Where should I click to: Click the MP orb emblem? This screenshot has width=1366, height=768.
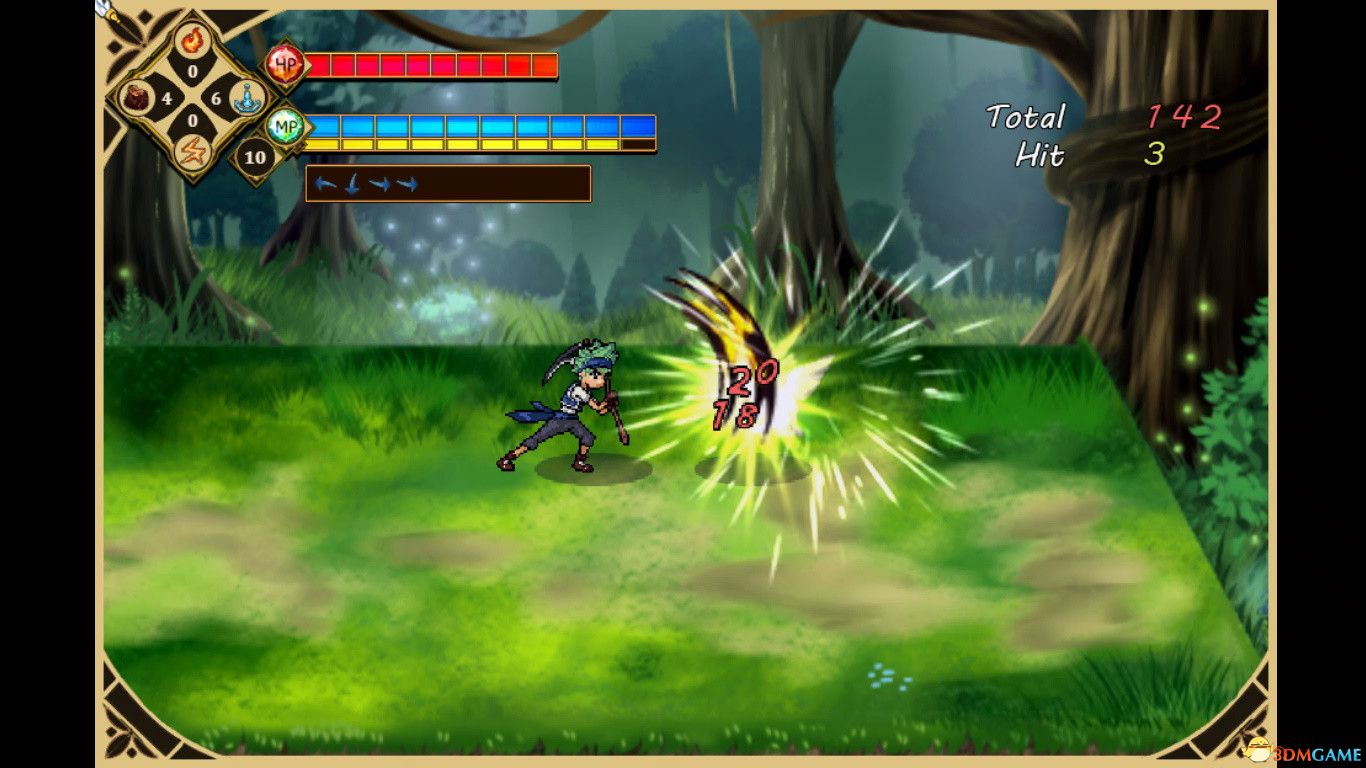pos(287,126)
